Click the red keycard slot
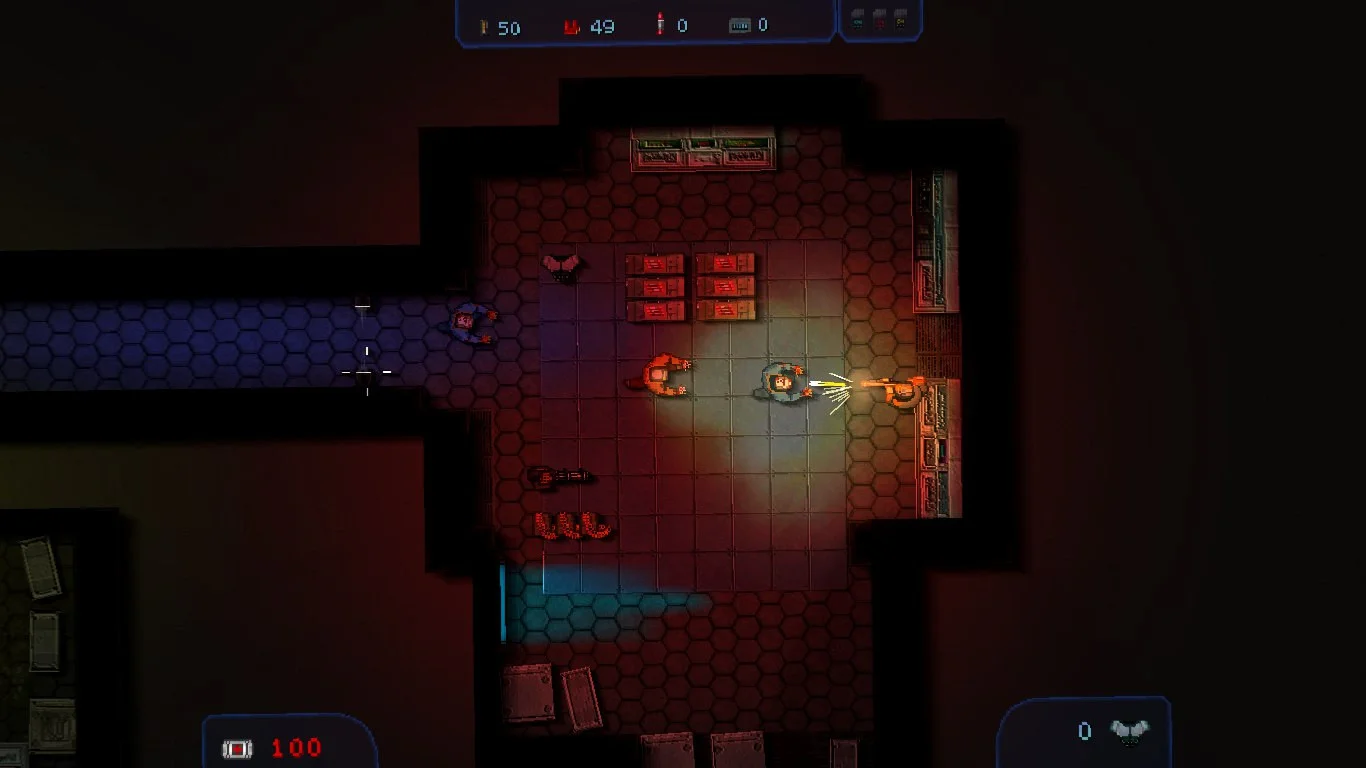This screenshot has width=1366, height=768. click(880, 18)
